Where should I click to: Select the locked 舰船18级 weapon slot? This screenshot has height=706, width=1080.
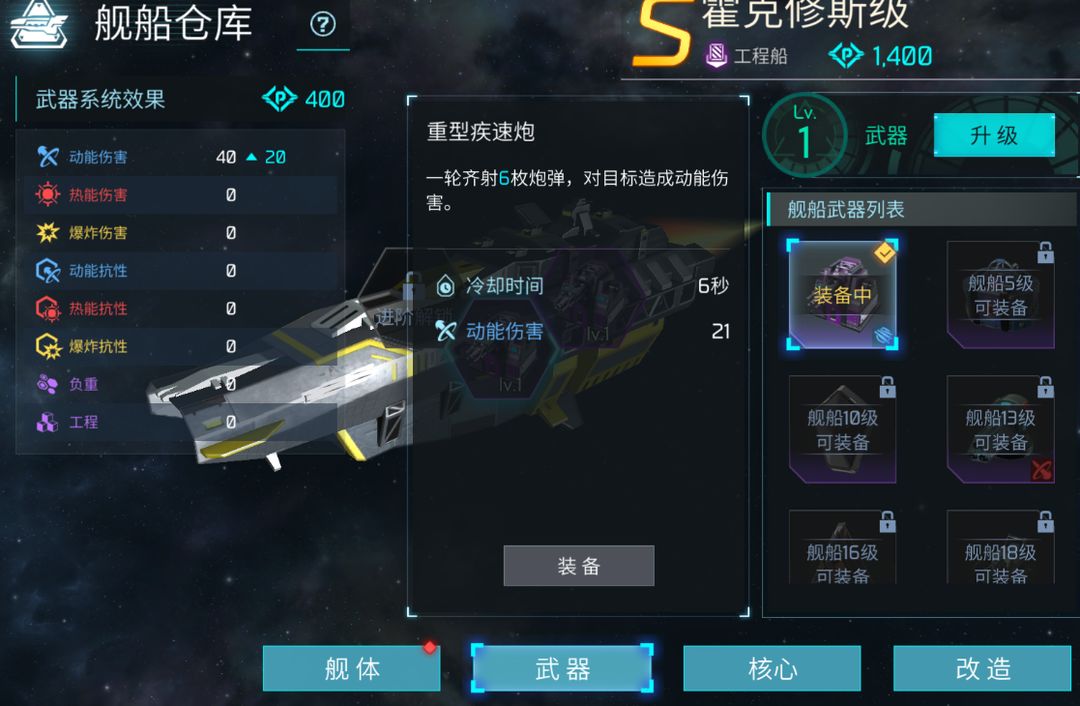point(1000,550)
